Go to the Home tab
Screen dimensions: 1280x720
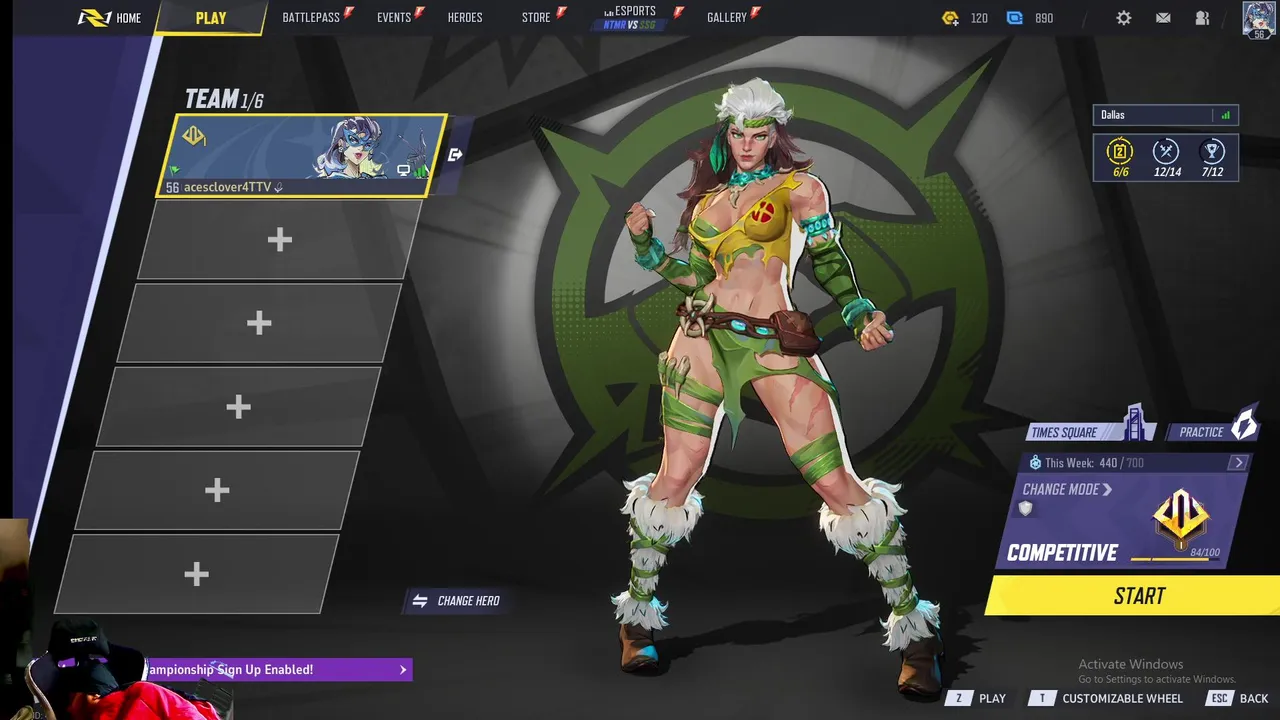click(x=111, y=18)
